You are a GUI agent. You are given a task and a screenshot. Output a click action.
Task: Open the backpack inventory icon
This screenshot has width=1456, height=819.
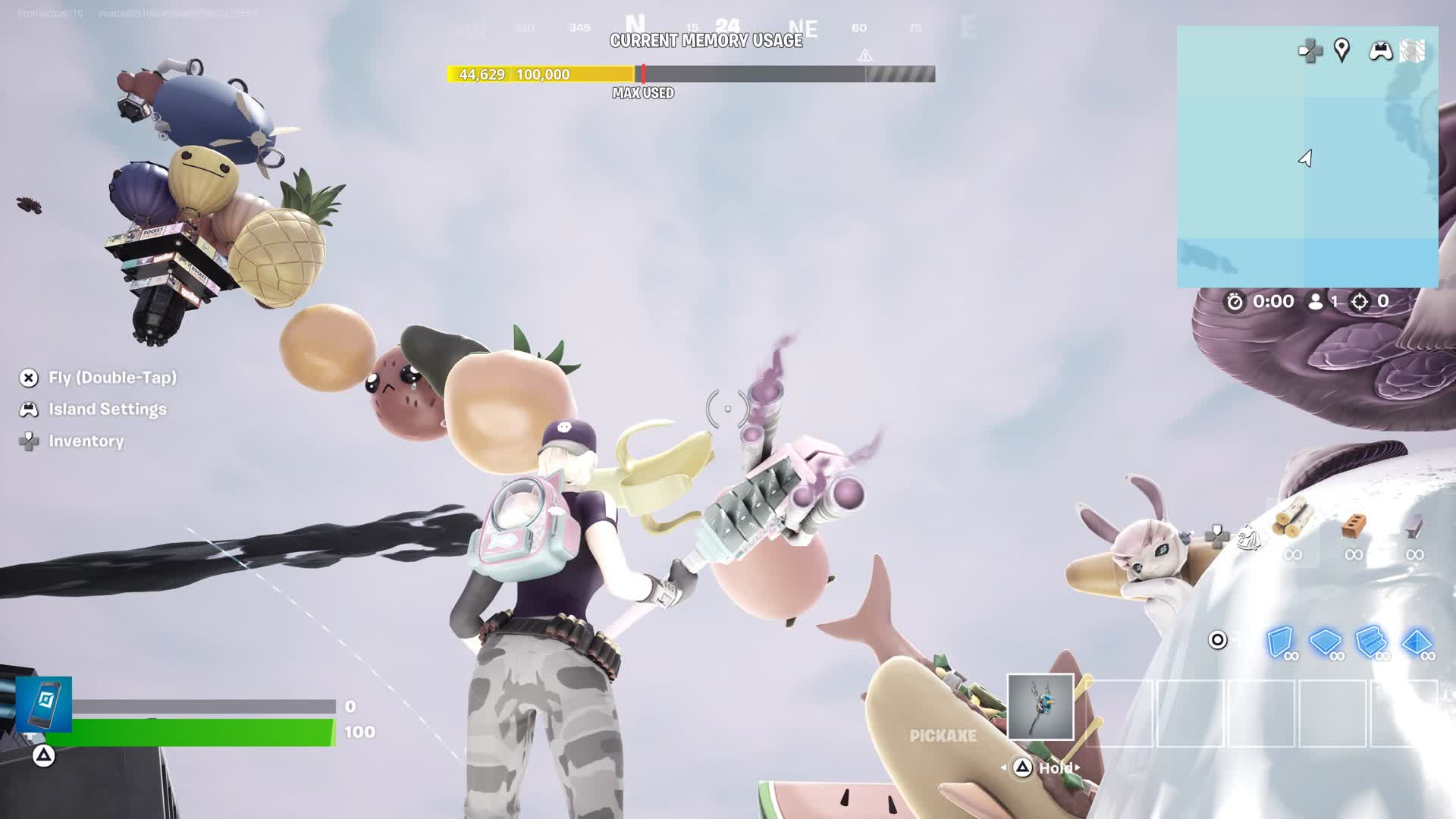pyautogui.click(x=1248, y=538)
